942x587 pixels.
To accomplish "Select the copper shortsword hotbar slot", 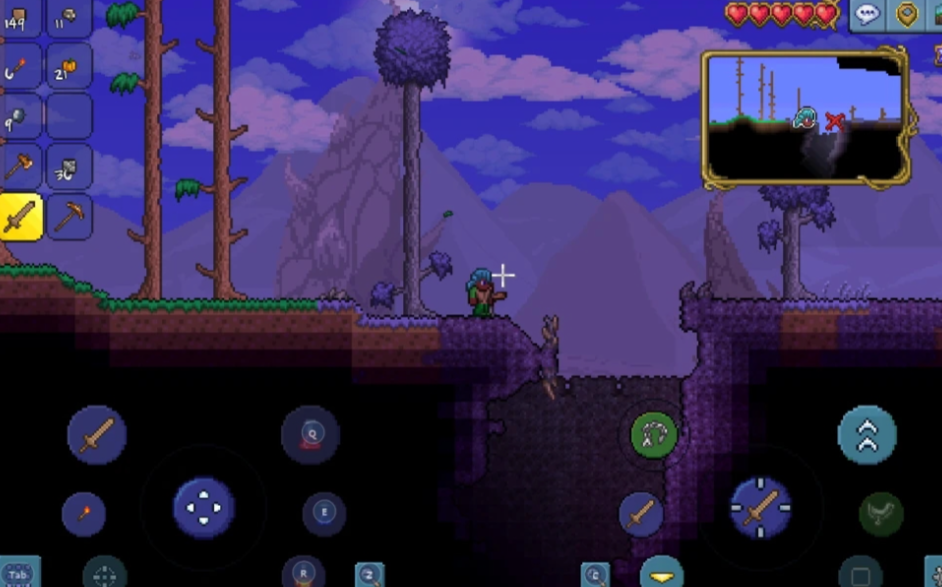I will [x=20, y=217].
